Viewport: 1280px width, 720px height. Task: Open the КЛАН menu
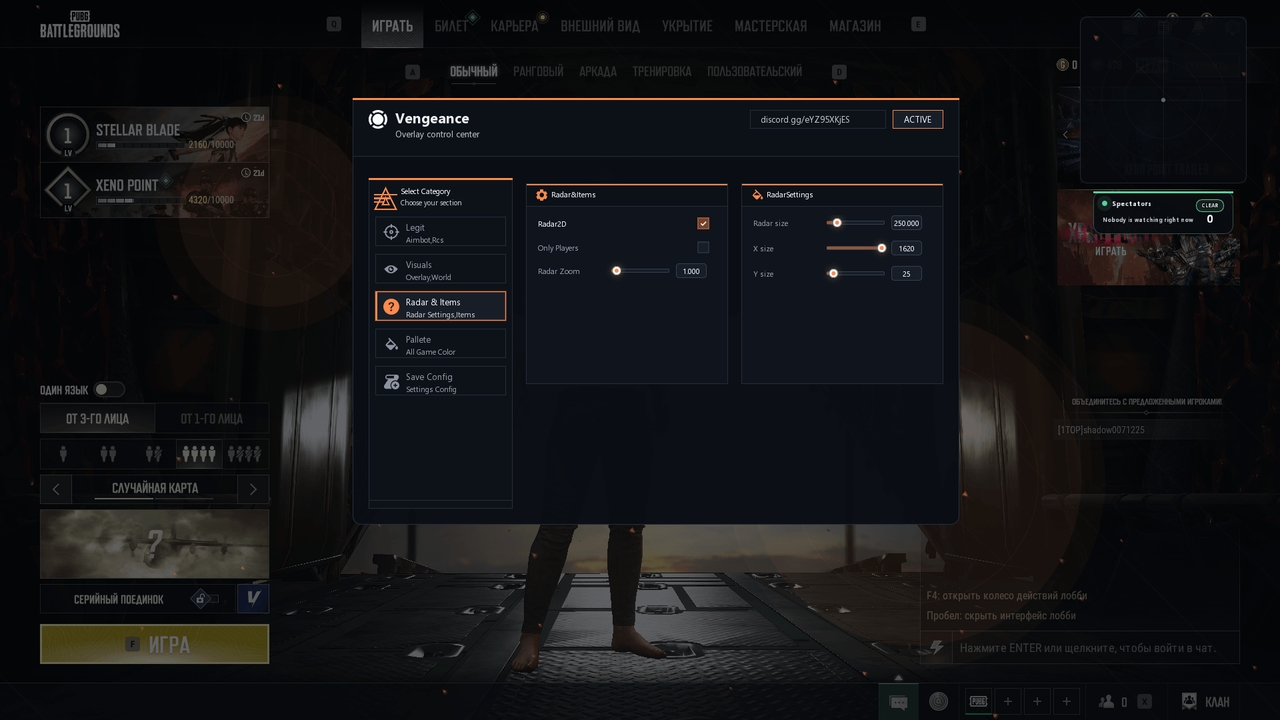pos(1206,702)
